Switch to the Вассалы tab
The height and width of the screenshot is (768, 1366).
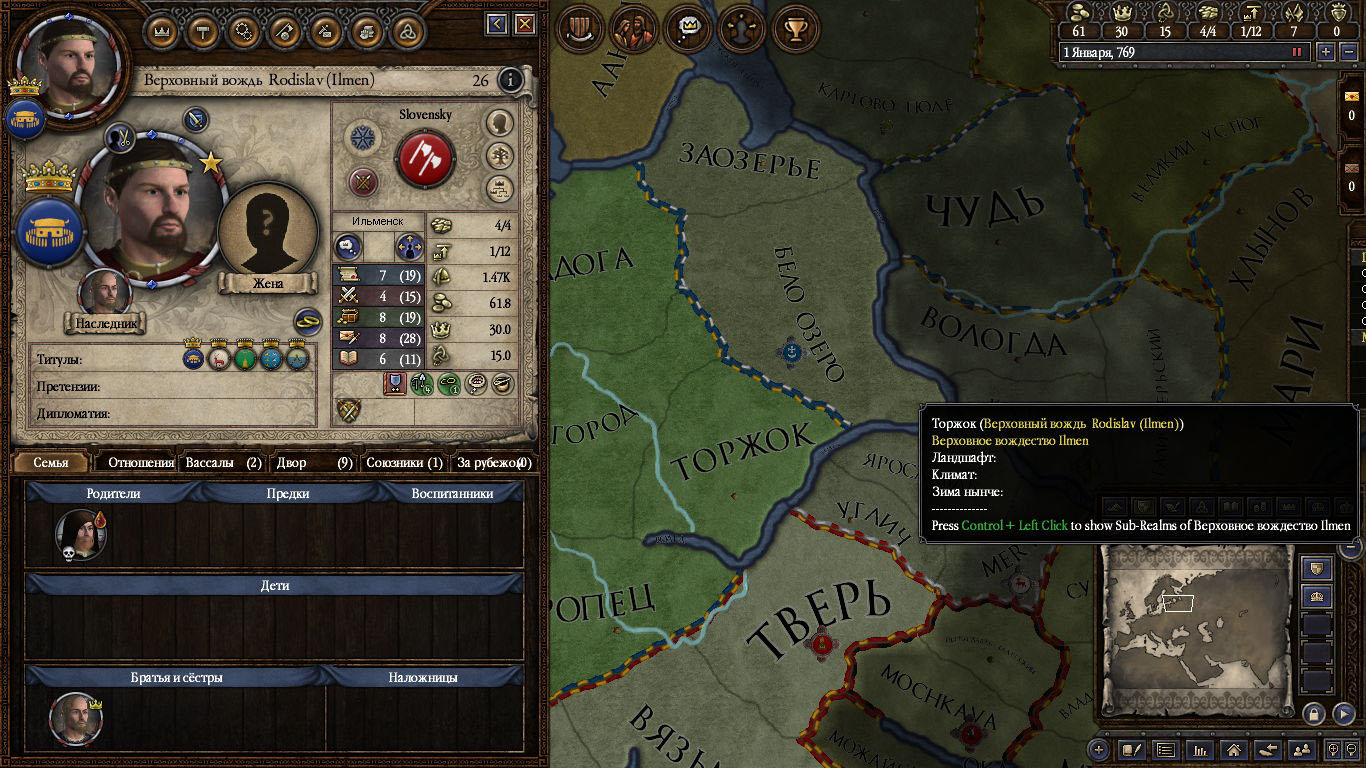click(223, 462)
